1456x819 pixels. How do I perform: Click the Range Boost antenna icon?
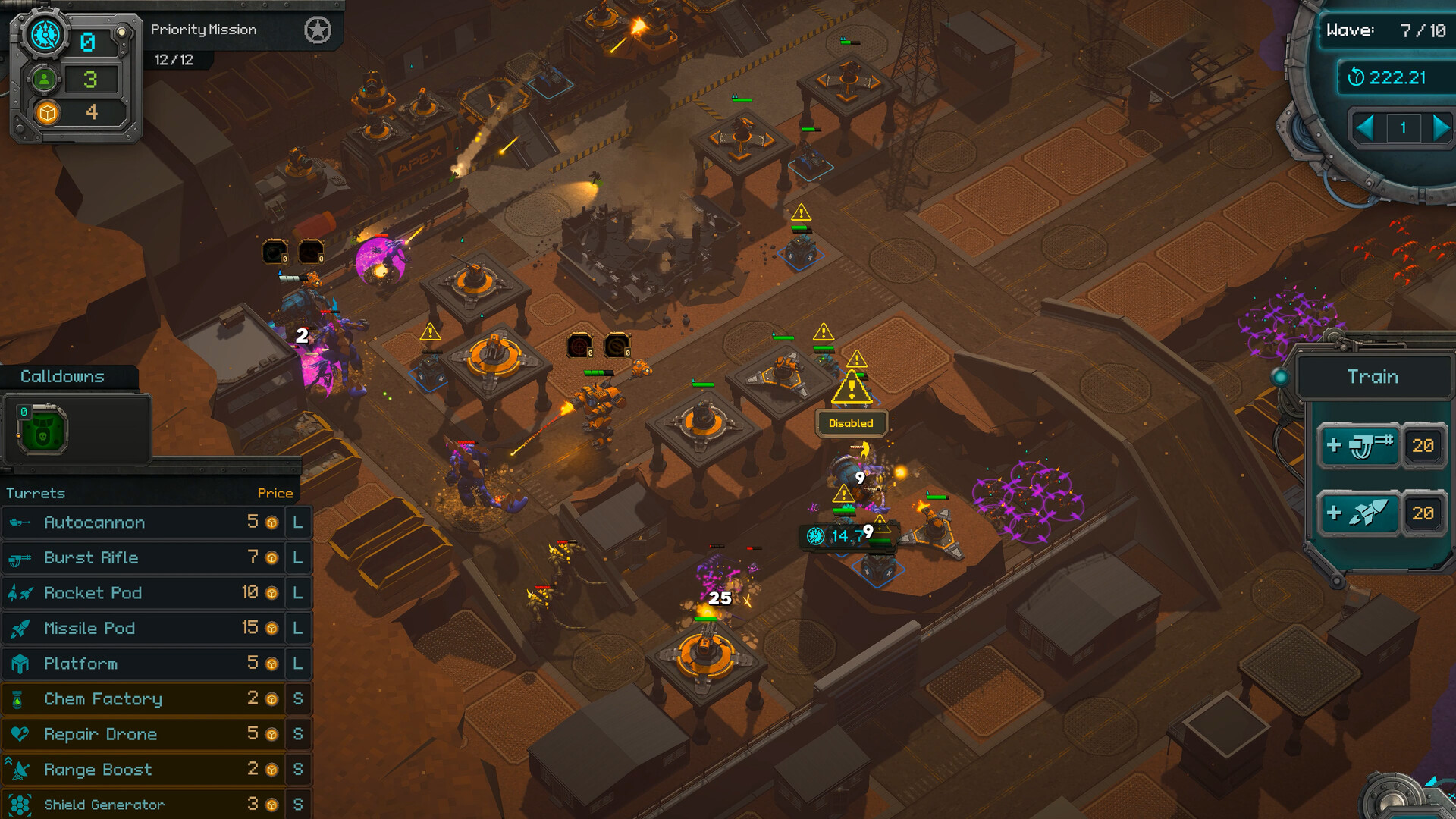[x=20, y=769]
